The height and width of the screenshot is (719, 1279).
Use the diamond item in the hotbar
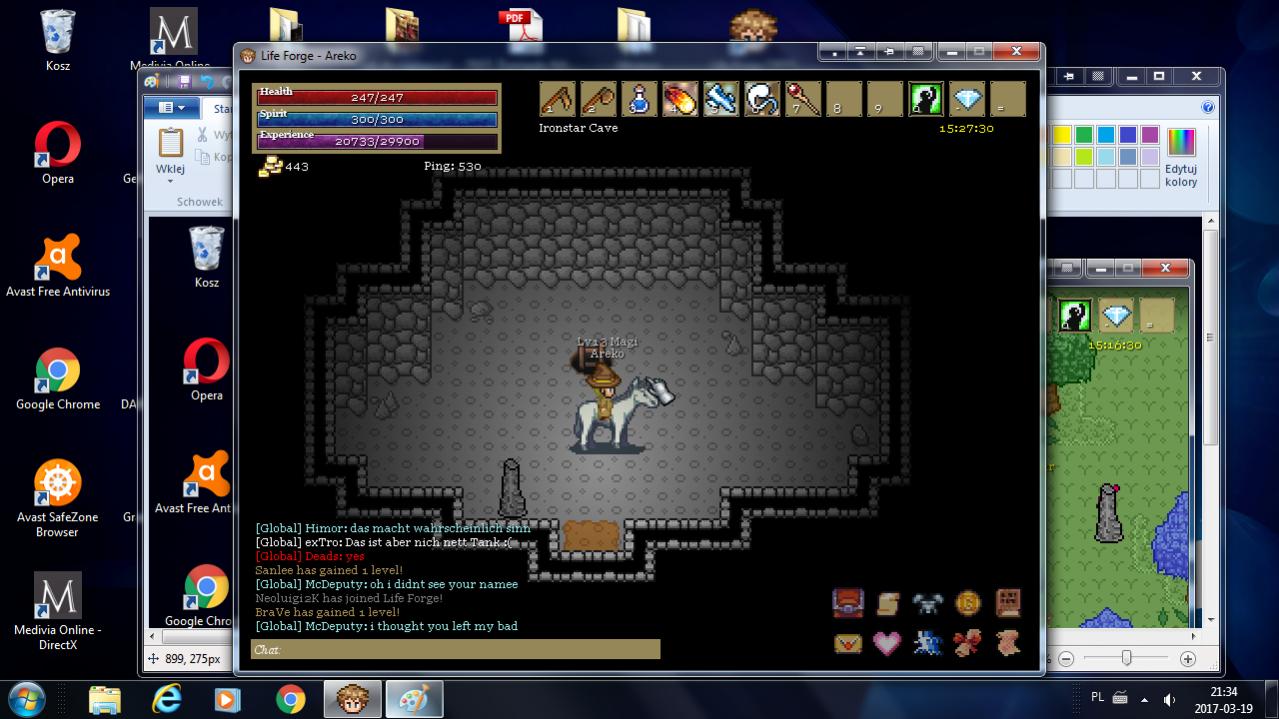(967, 99)
